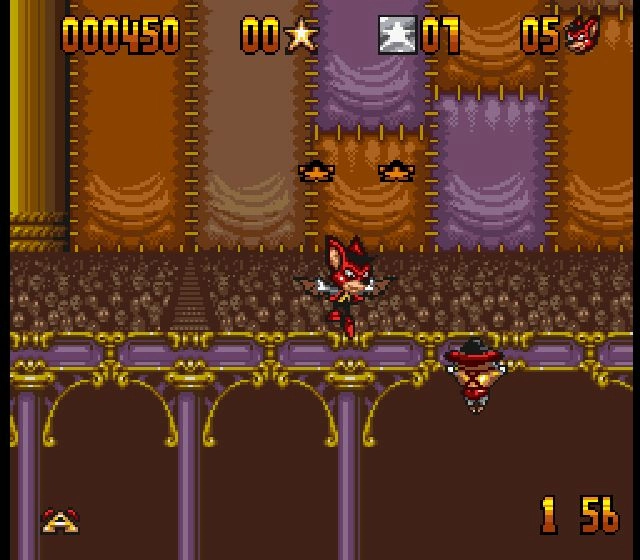Select the winged A emblem icon
The image size is (640, 560).
click(x=60, y=520)
